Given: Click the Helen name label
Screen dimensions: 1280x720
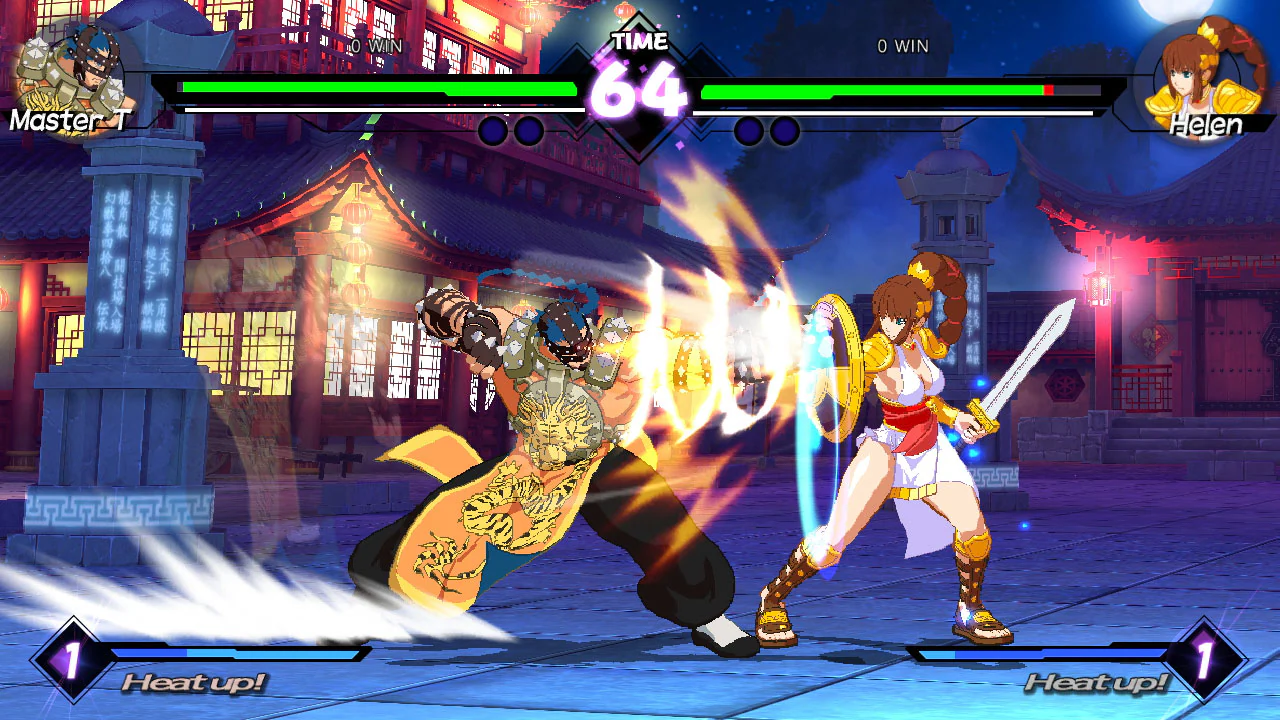Looking at the screenshot, I should pos(1207,126).
